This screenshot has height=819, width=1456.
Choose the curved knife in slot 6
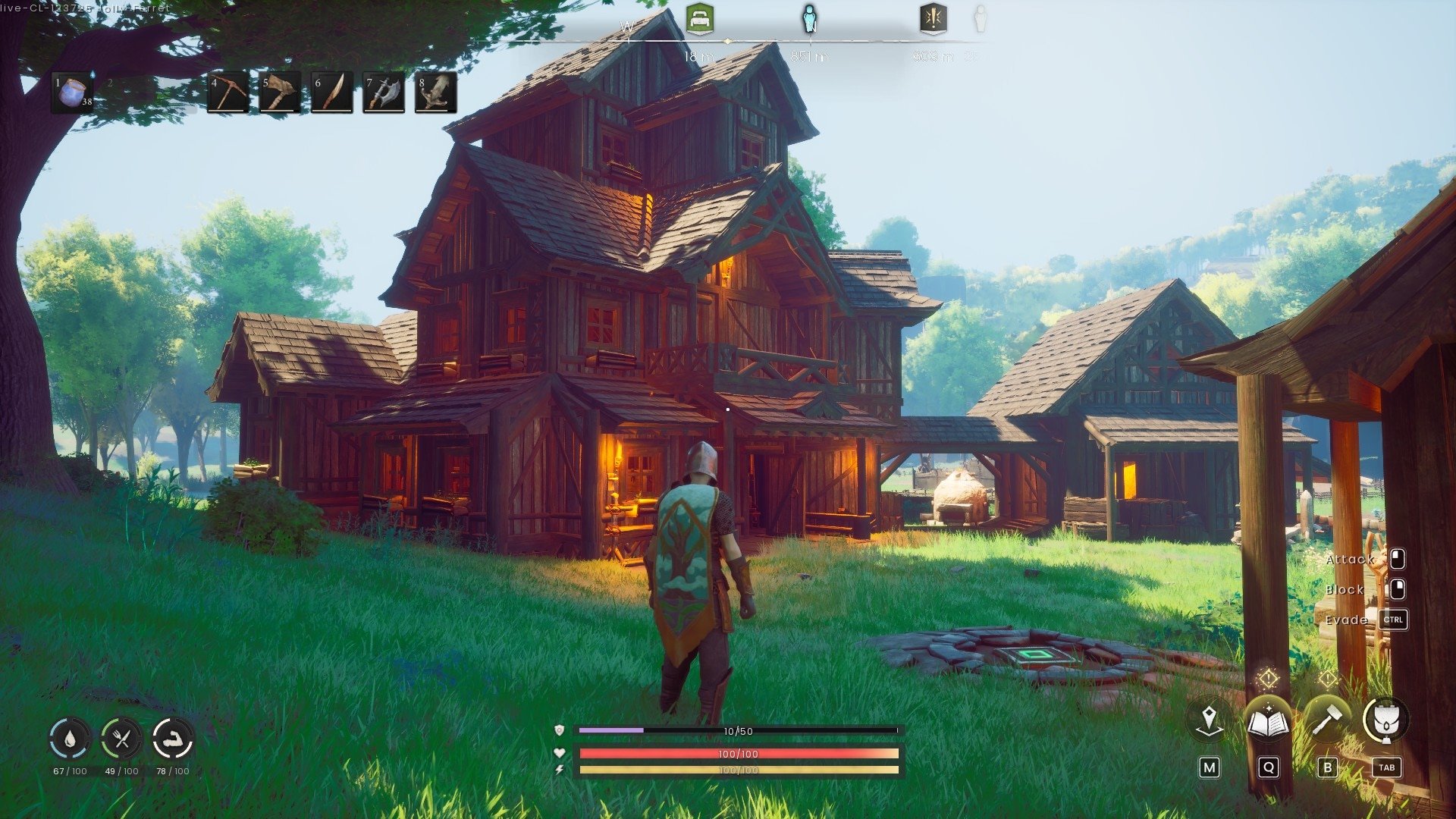pos(331,93)
